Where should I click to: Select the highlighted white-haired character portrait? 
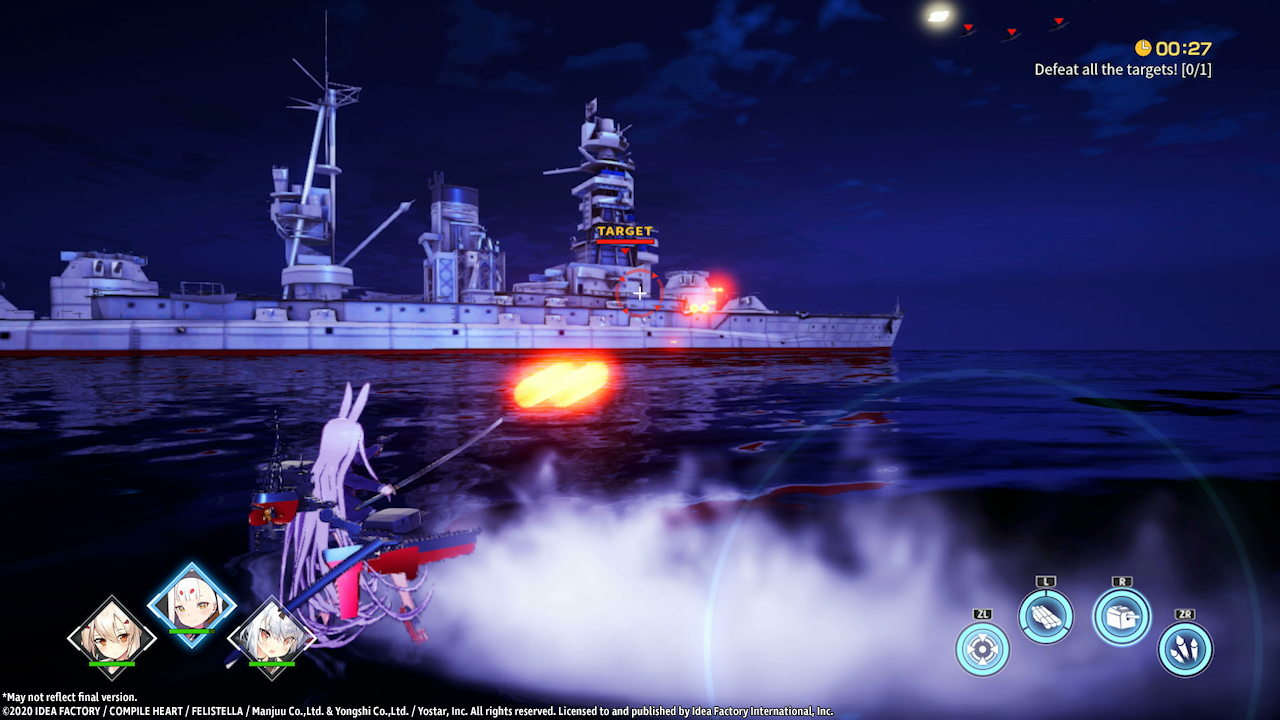pos(191,604)
